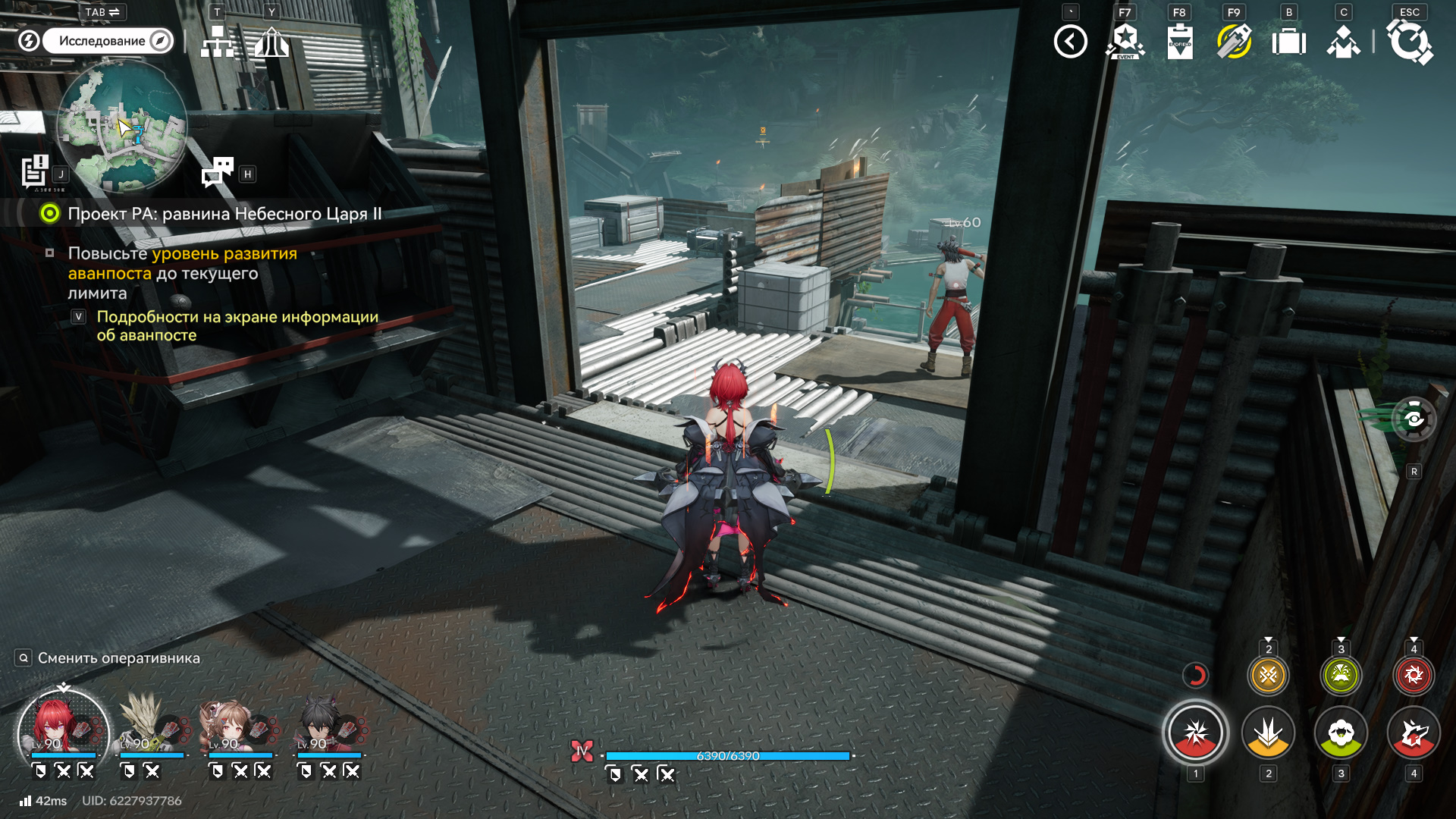This screenshot has width=1456, height=819.
Task: Open the chat bubble icon
Action: [x=218, y=172]
